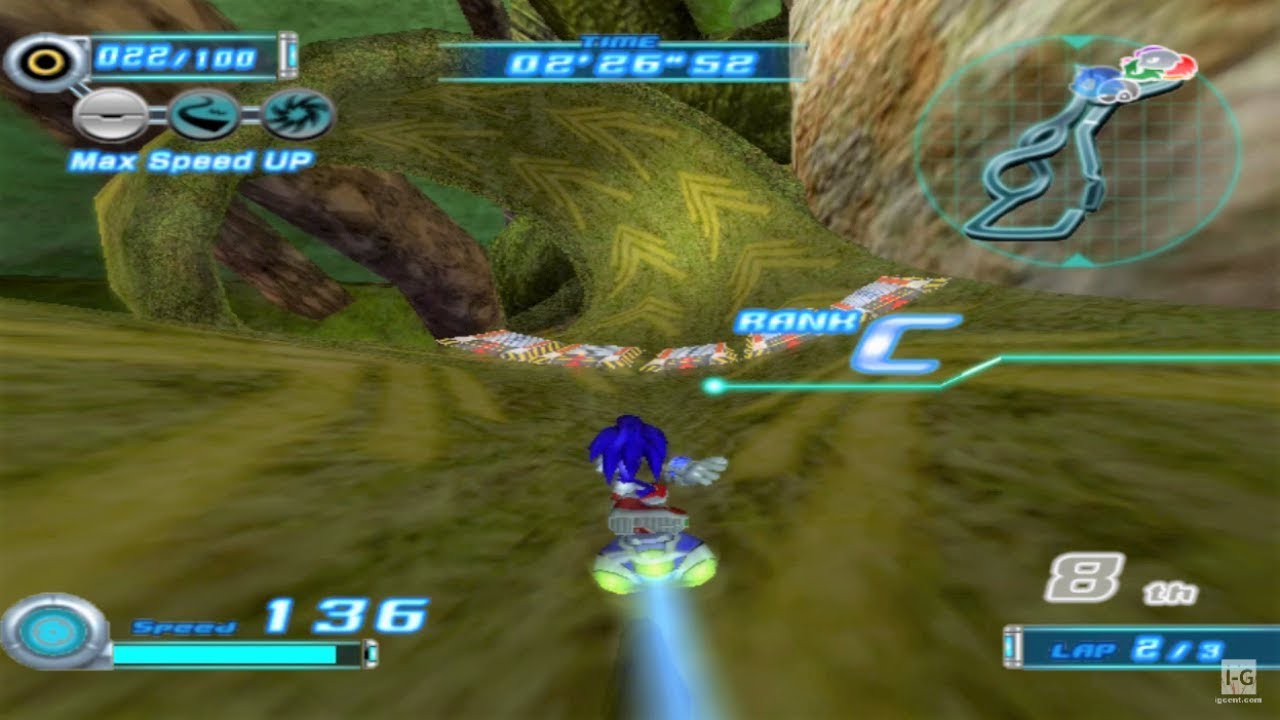Expand the TIME display header
The width and height of the screenshot is (1280, 720).
coord(621,41)
